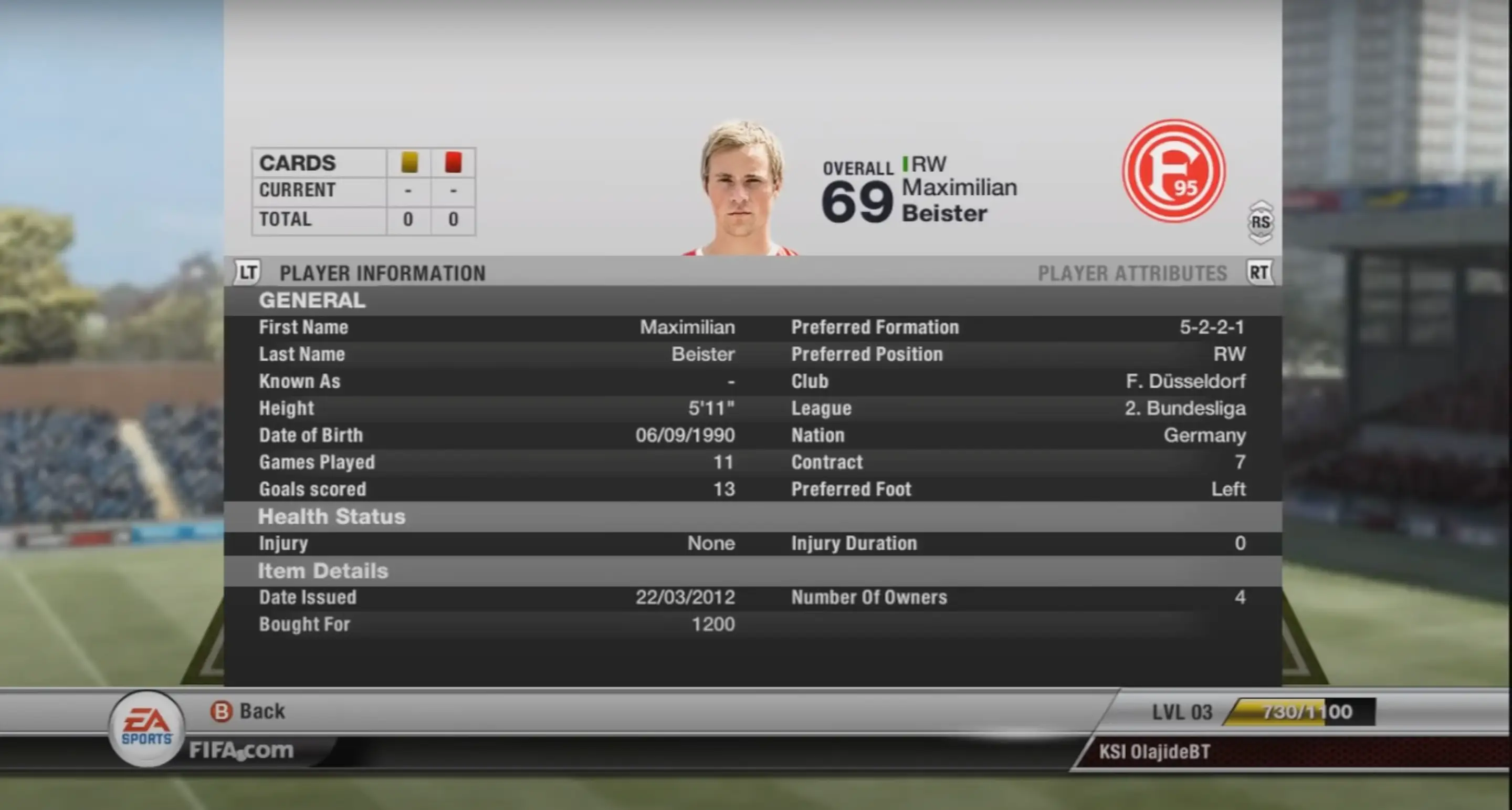Switch to the Player Attributes tab

tap(1132, 273)
